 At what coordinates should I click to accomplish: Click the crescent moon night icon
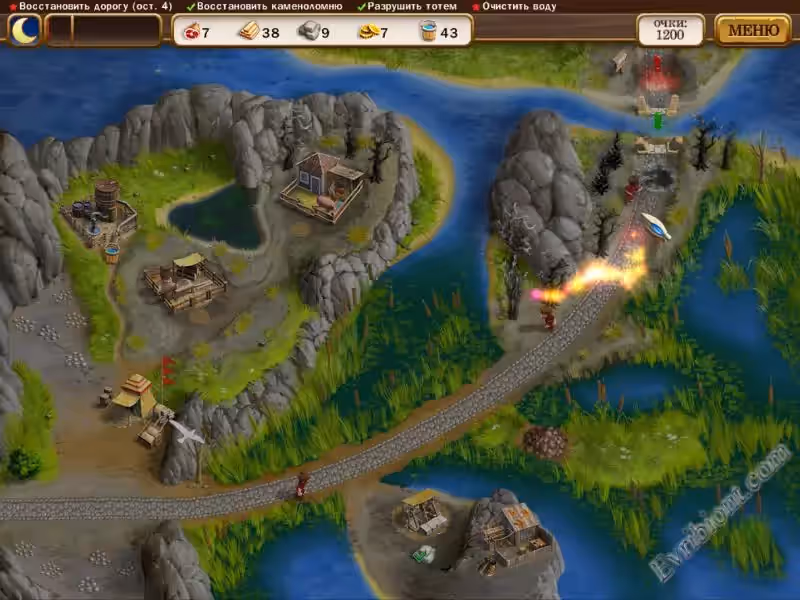pyautogui.click(x=24, y=29)
